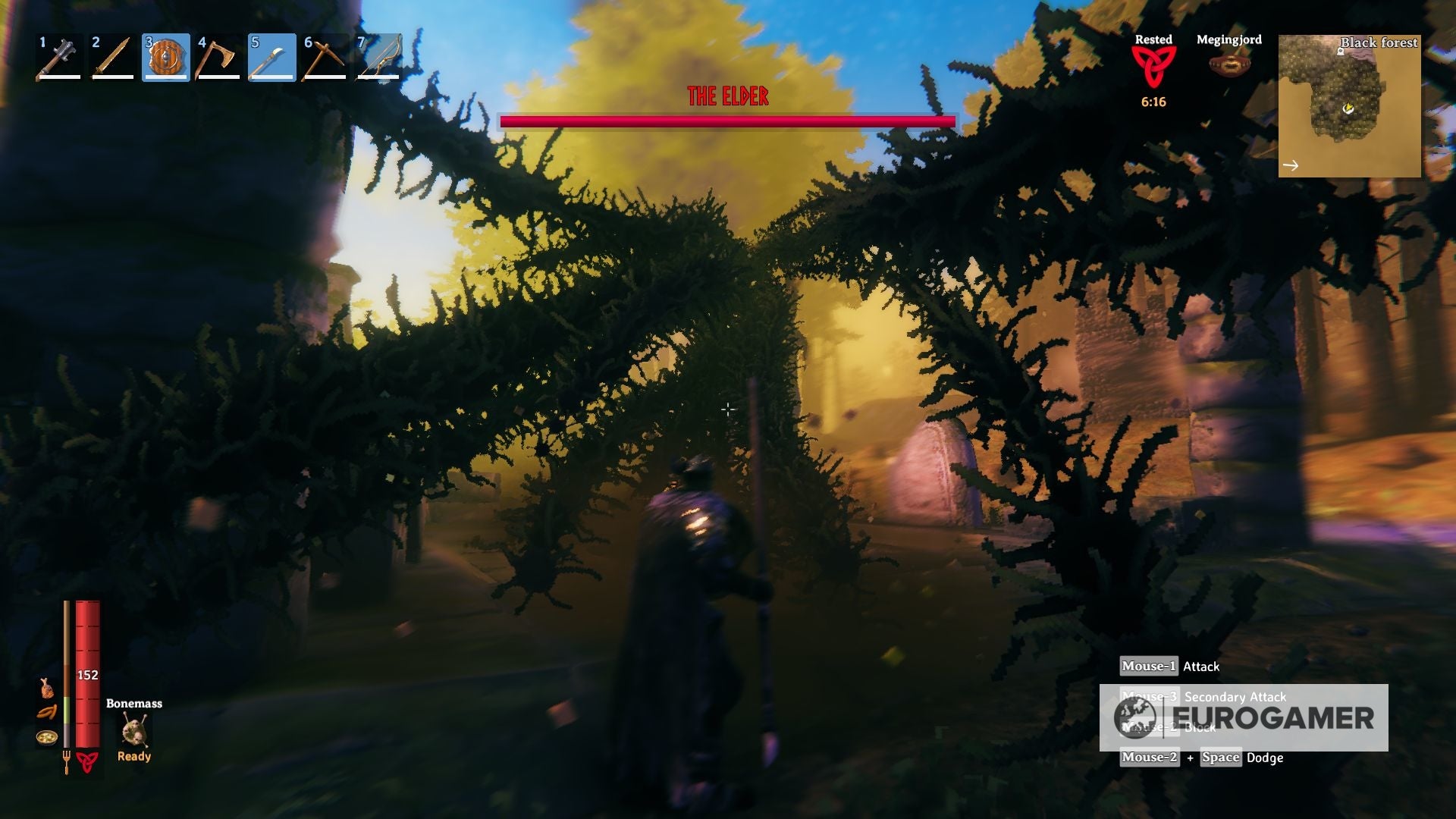Click the Rested buff icon

point(1153,67)
